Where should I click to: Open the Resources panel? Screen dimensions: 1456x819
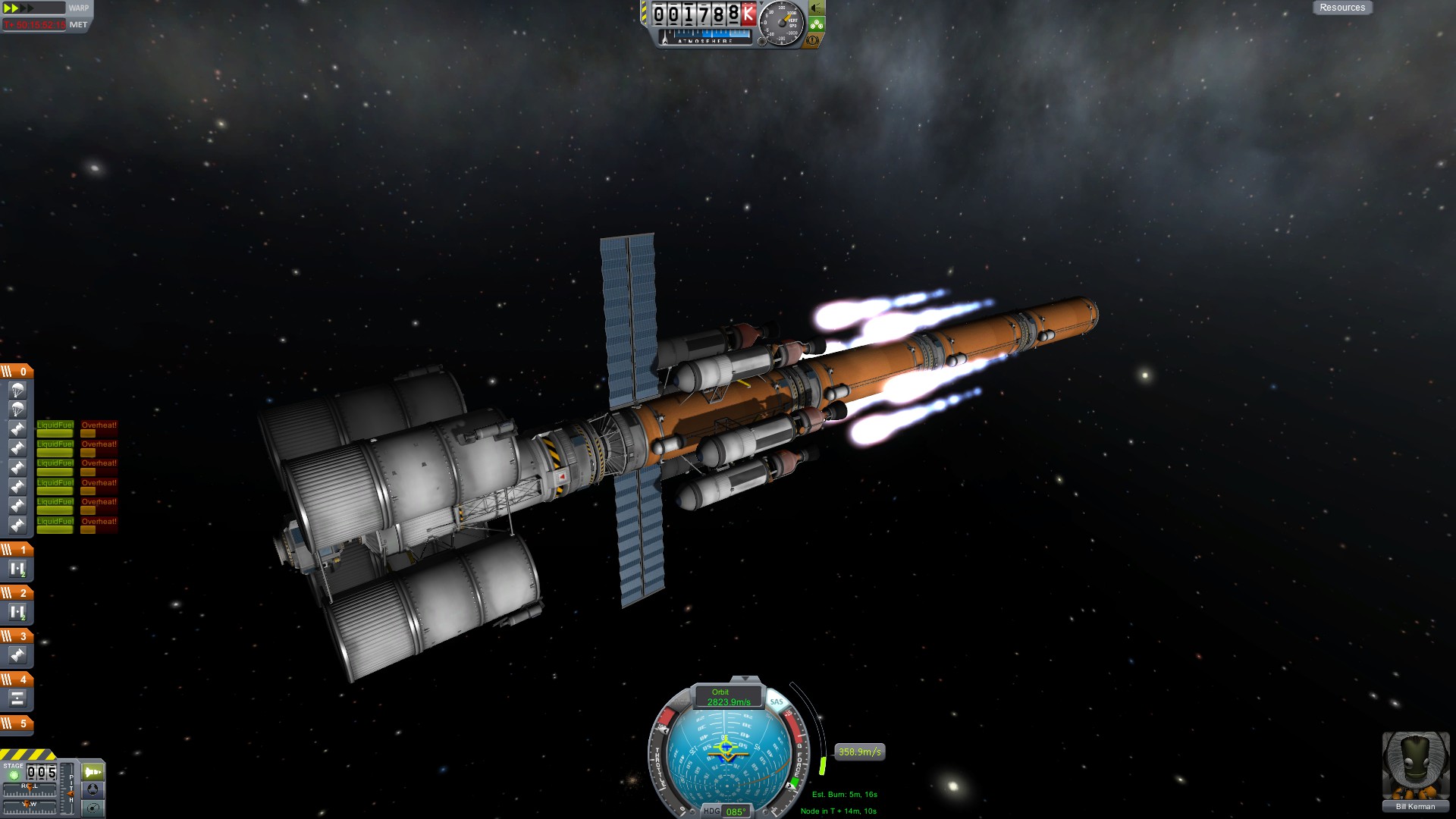click(1341, 8)
